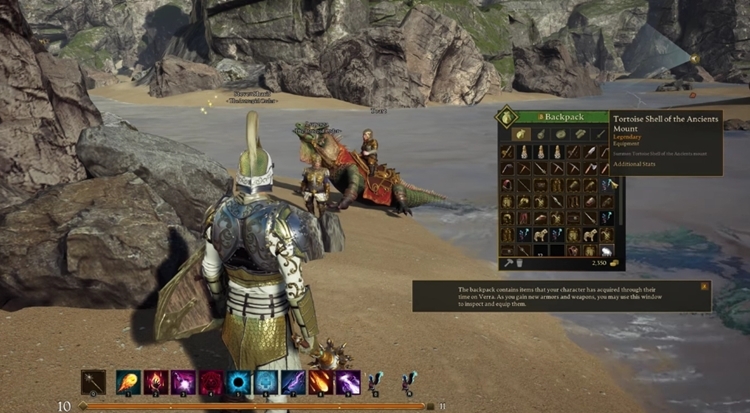Use the light blue rune shield ability
This screenshot has height=413, width=750.
coord(266,382)
